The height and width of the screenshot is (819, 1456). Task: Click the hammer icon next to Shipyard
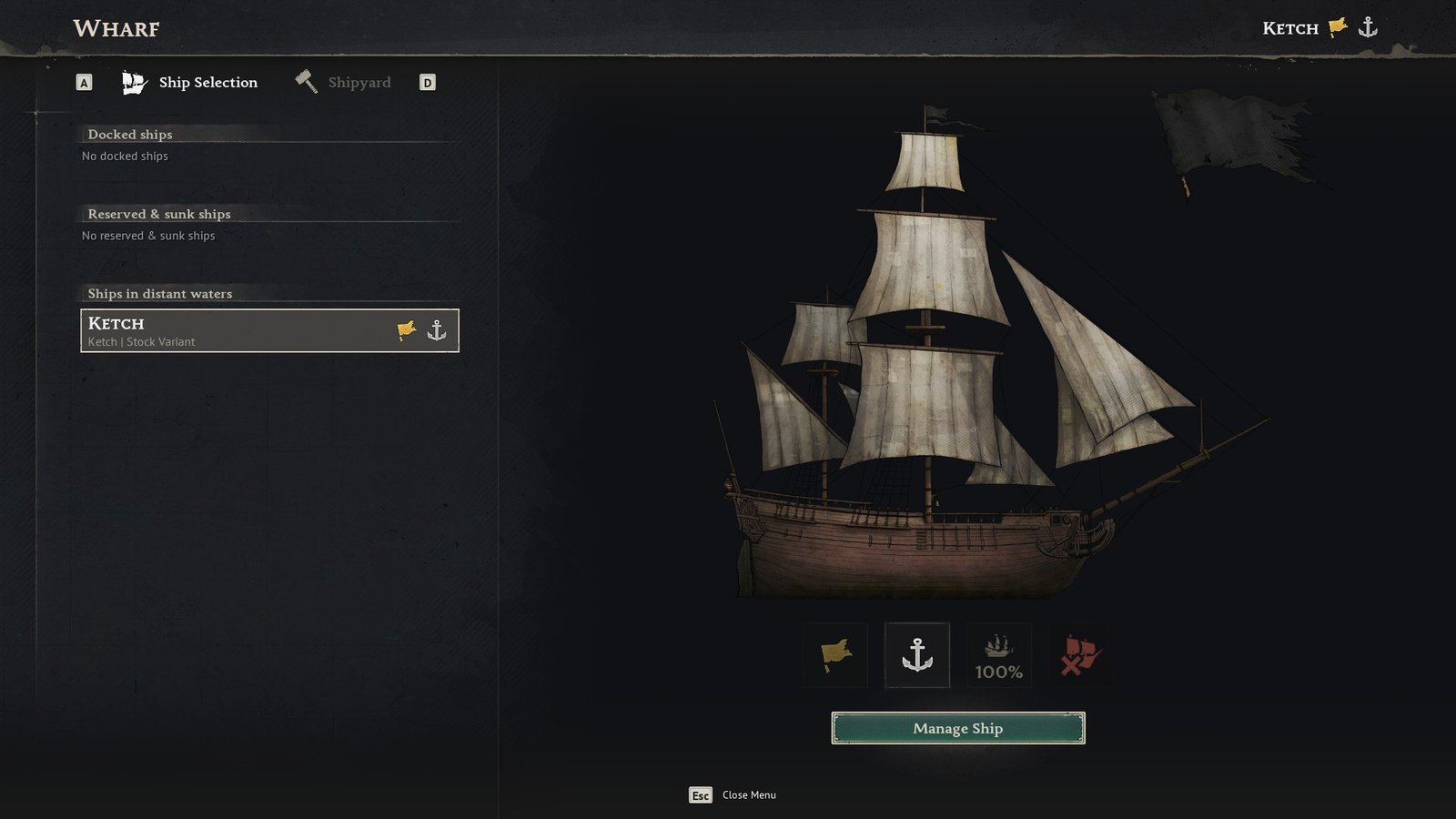305,82
